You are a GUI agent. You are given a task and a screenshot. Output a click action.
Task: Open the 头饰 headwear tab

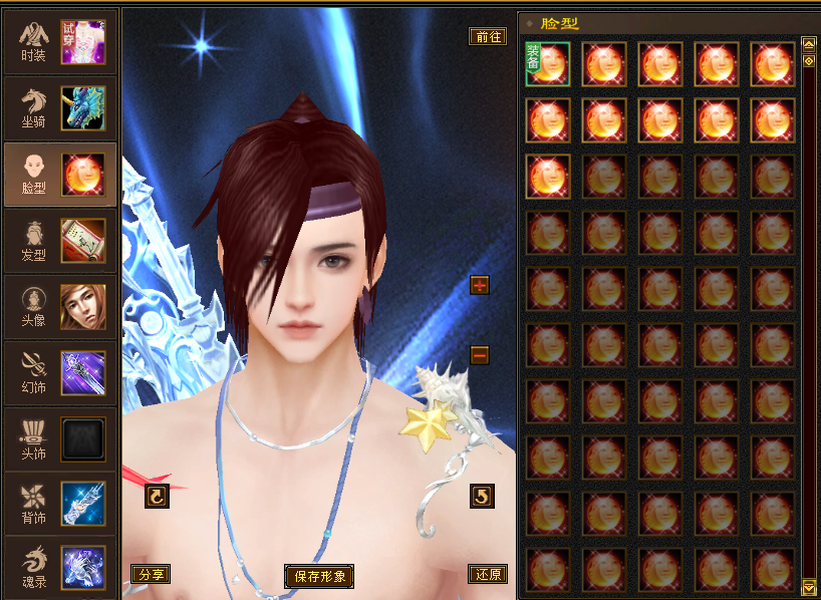59,438
